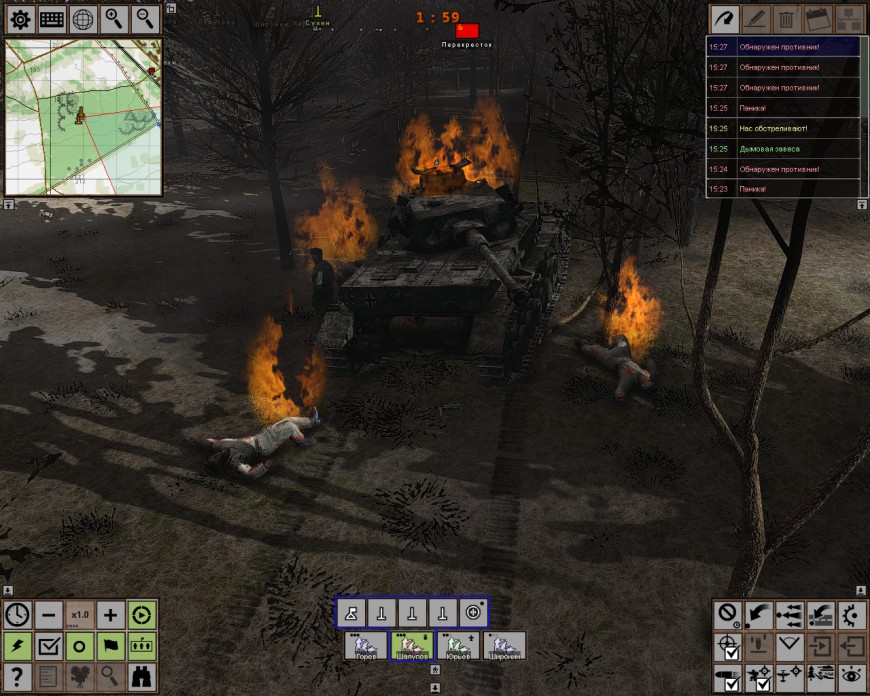Select the latest 'Обнаружен противник!' log entry
This screenshot has height=696, width=870.
point(783,47)
